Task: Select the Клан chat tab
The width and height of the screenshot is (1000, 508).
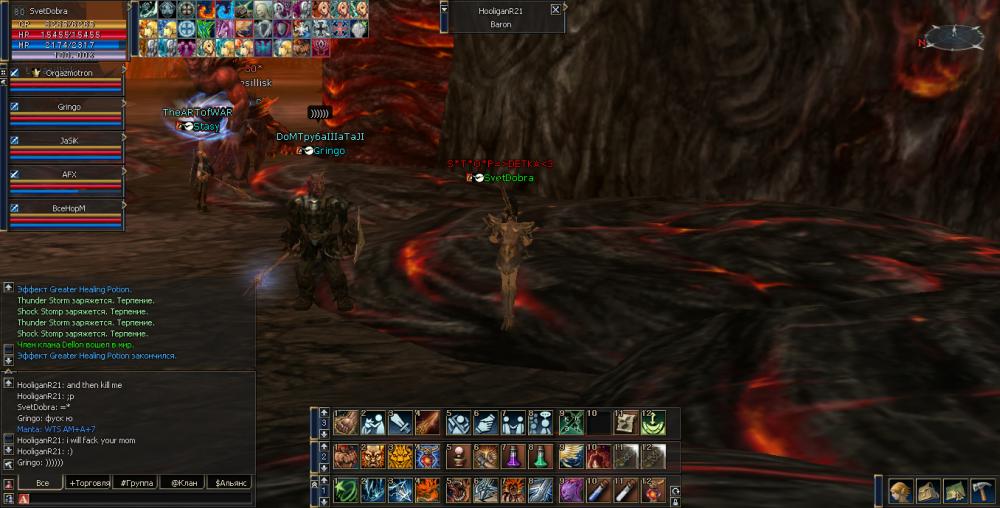Action: (182, 483)
